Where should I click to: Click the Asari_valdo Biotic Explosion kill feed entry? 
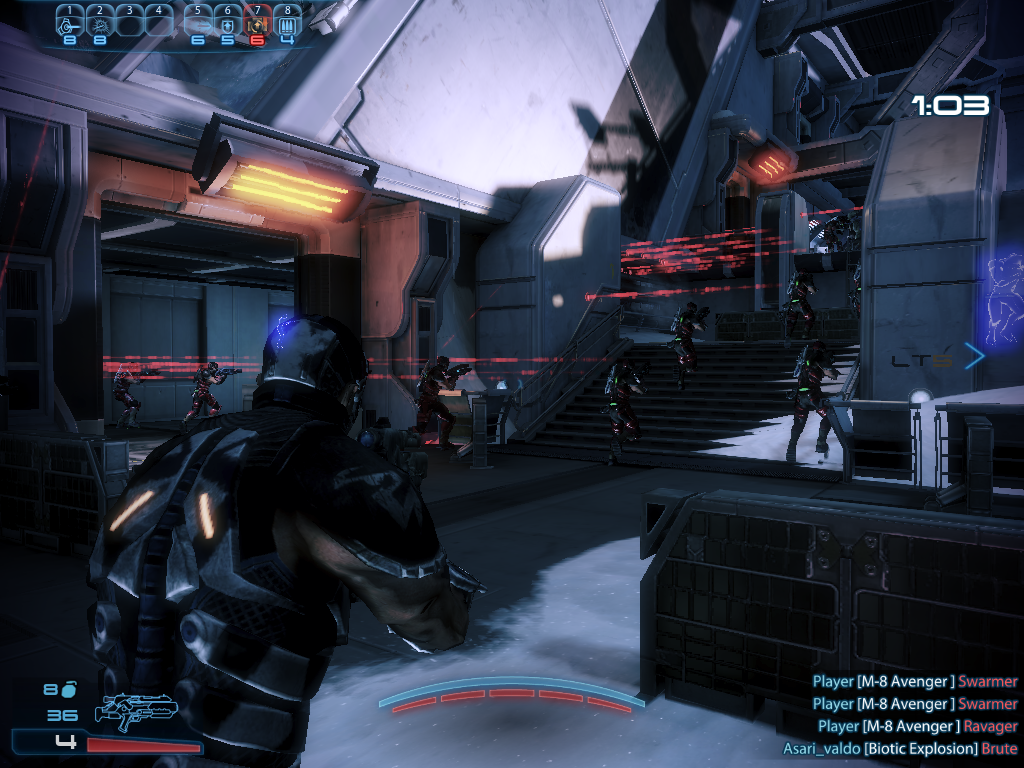[900, 748]
